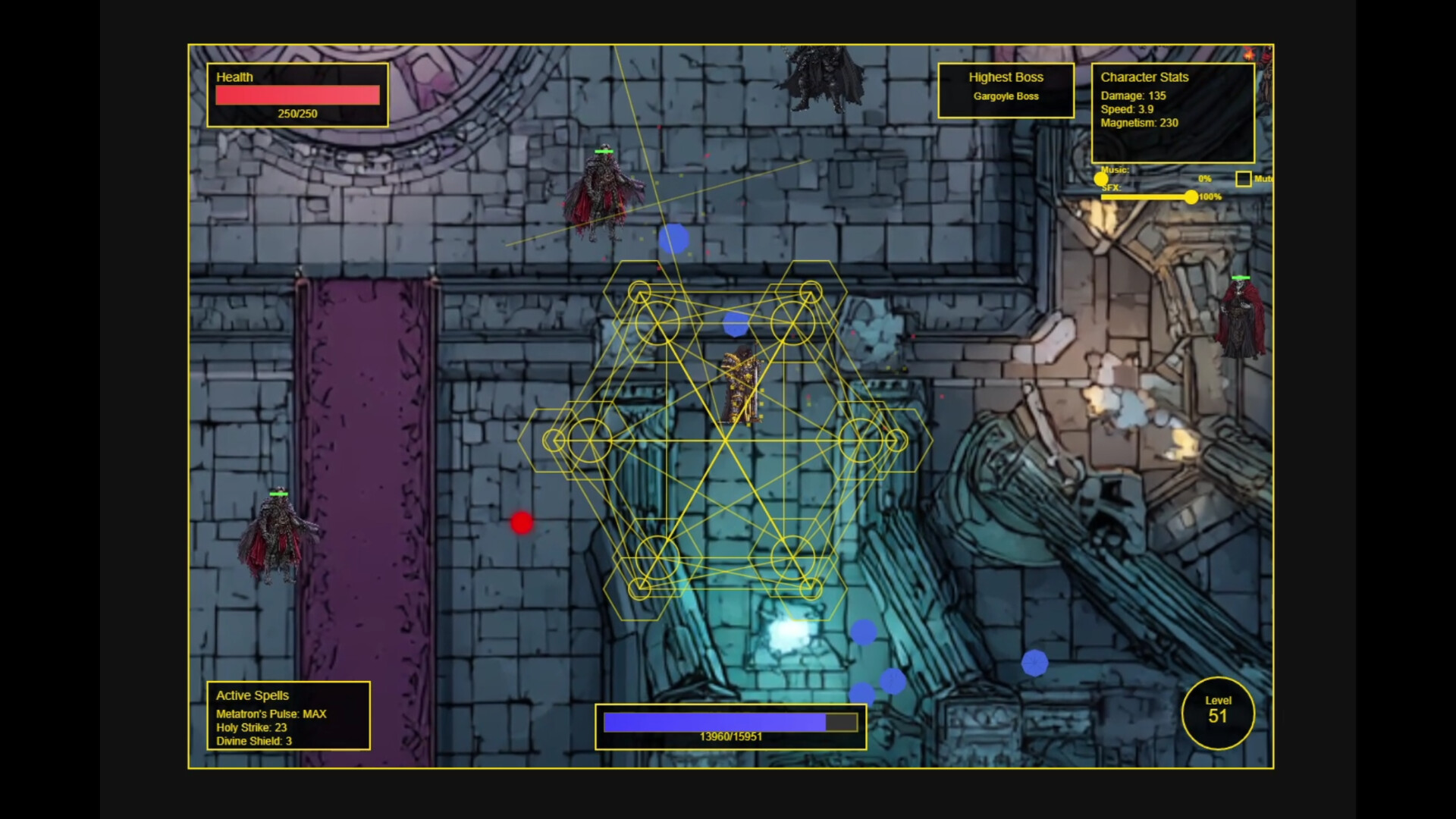Viewport: 1456px width, 819px height.
Task: Enable the Mute audio checkbox
Action: coord(1244,179)
